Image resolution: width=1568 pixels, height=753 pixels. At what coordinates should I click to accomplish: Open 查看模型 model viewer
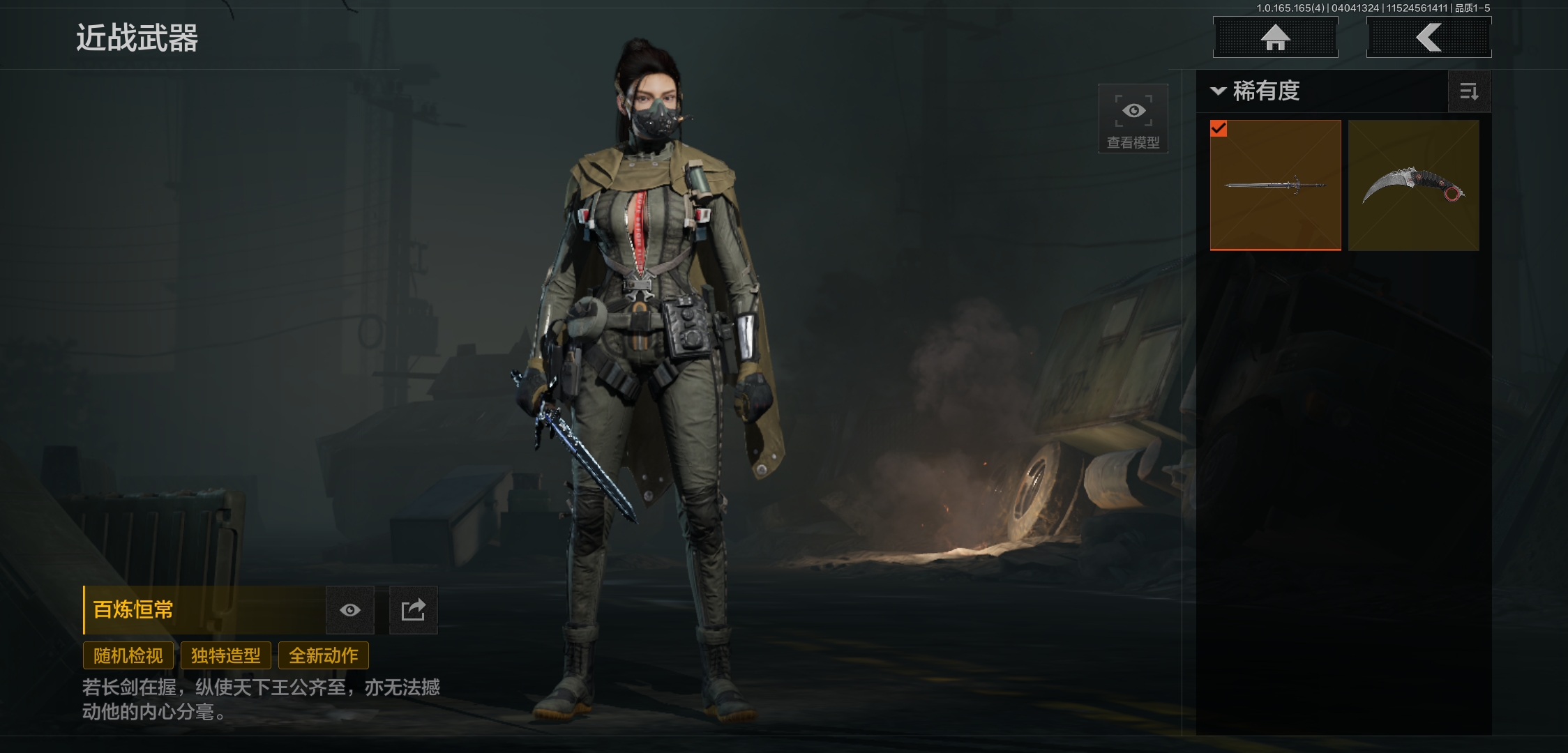coord(1133,119)
